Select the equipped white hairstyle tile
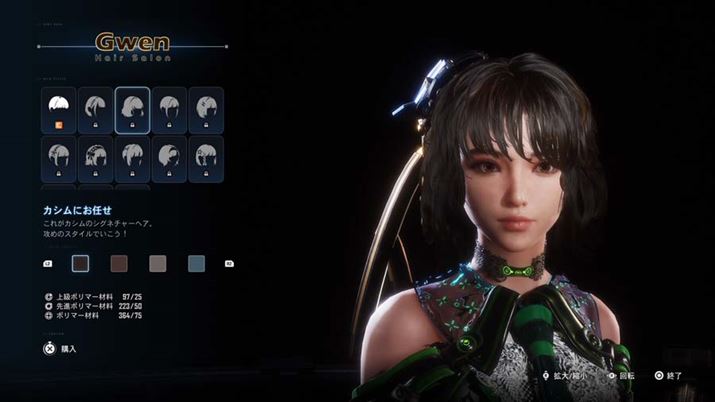Viewport: 715px width, 402px height. click(59, 110)
